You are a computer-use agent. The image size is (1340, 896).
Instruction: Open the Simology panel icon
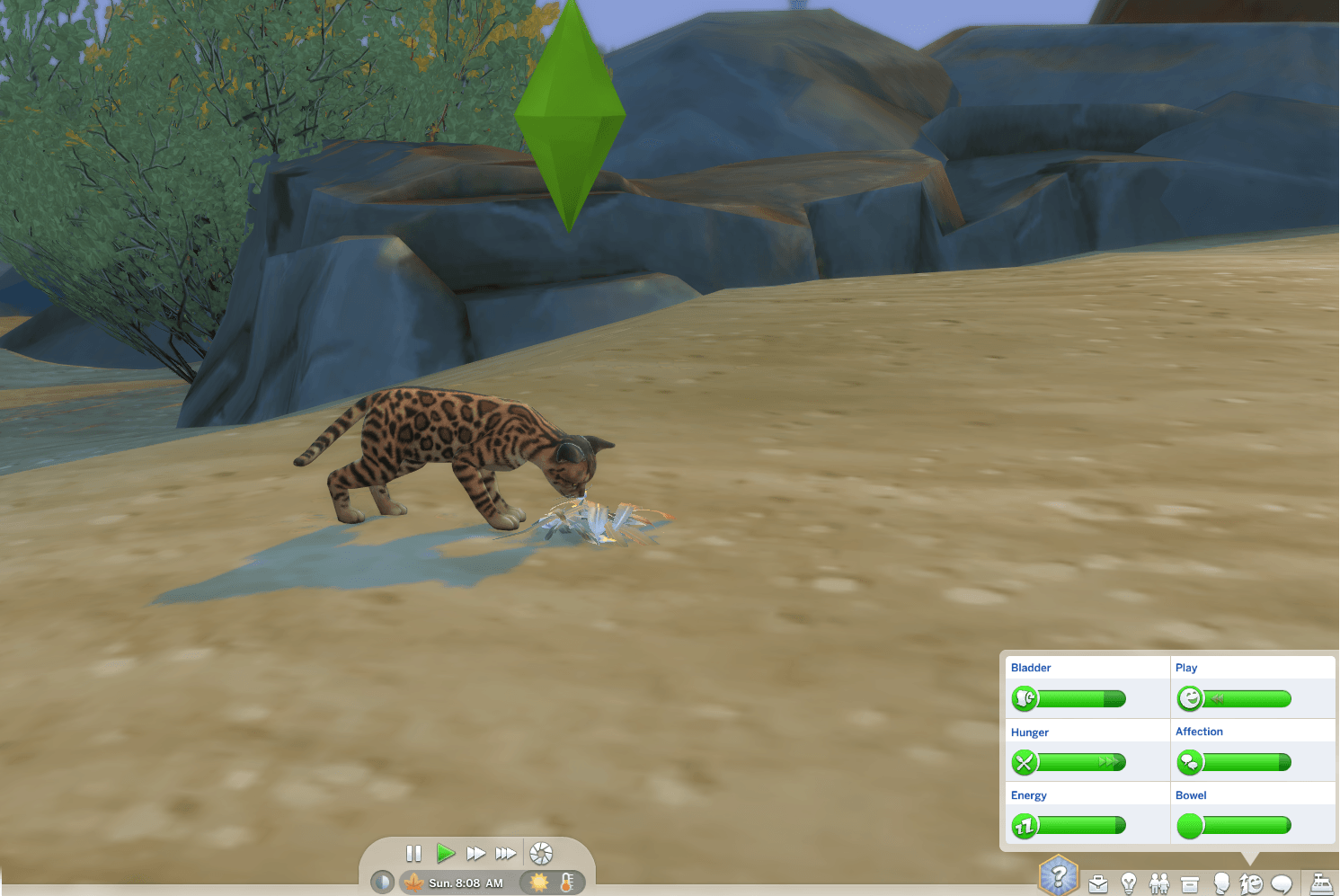tap(1221, 882)
